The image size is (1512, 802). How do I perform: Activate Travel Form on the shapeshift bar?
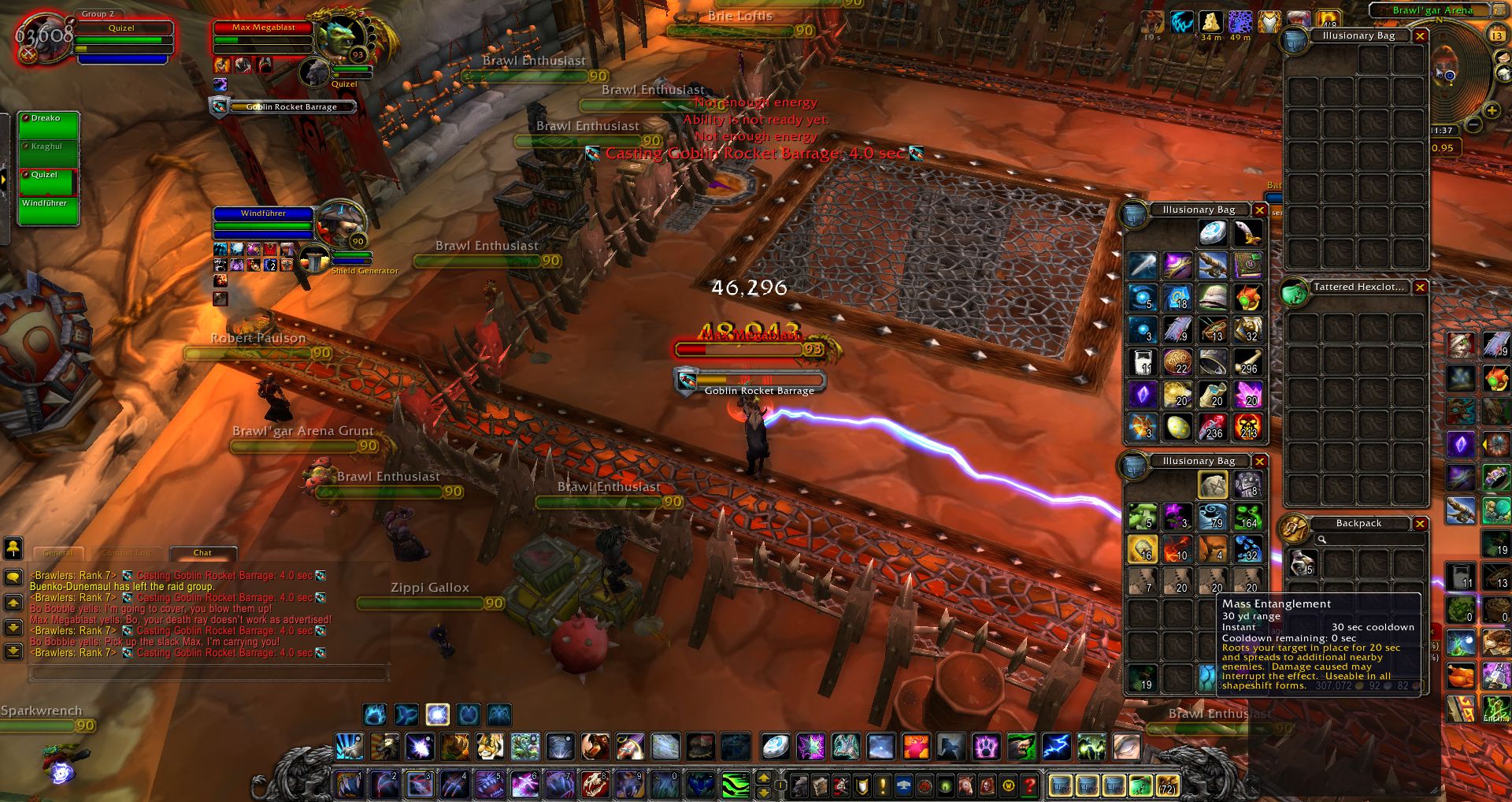pyautogui.click(x=406, y=715)
